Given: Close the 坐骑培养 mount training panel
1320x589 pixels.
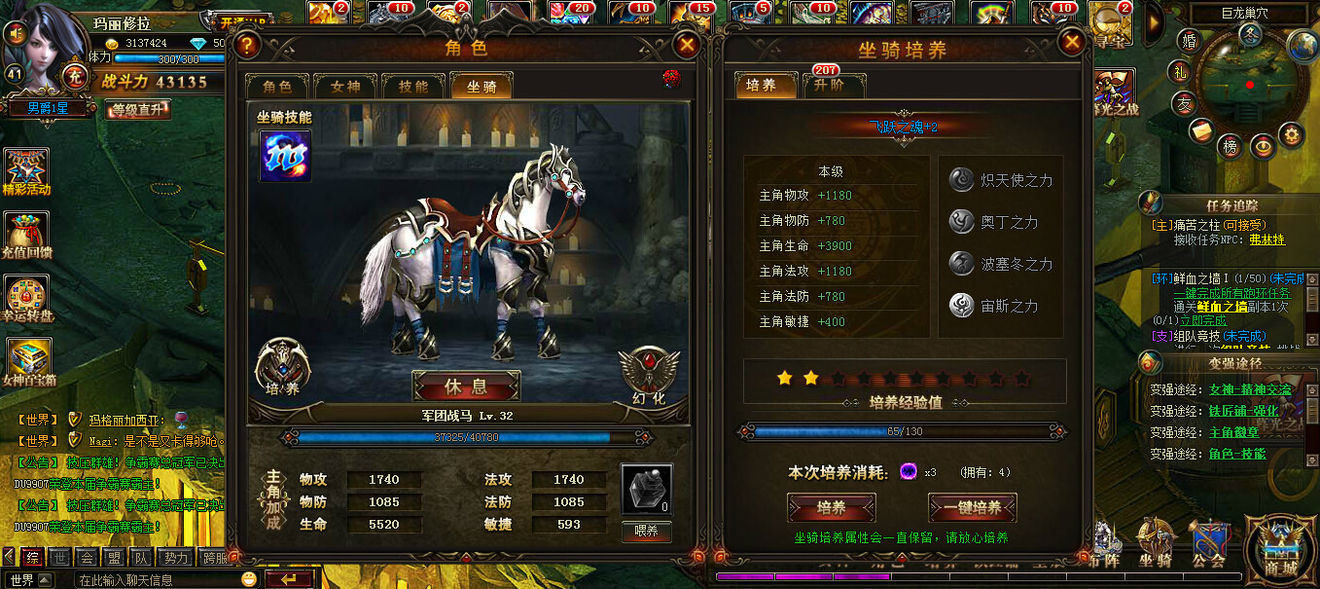Looking at the screenshot, I should pyautogui.click(x=1072, y=42).
